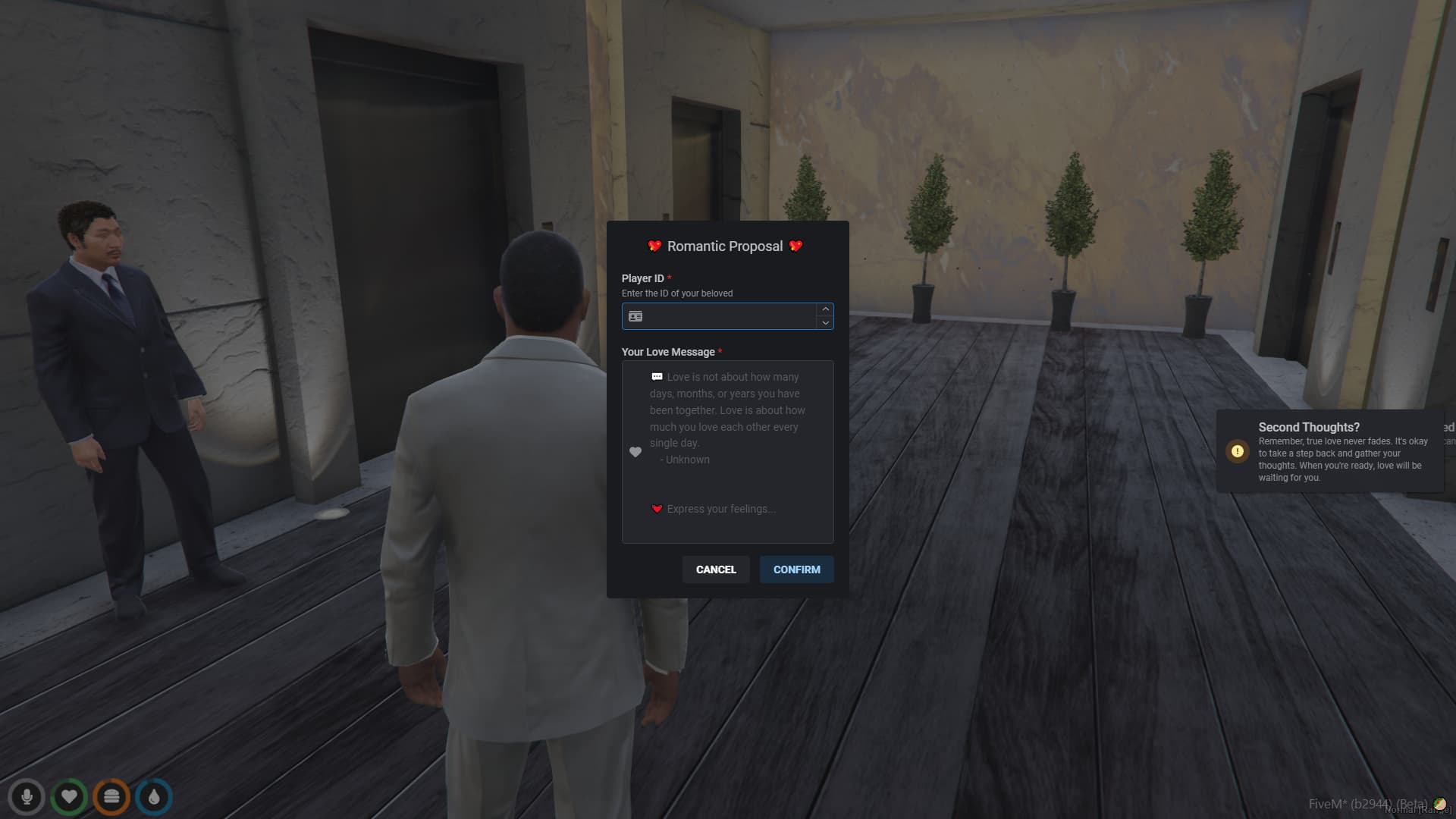Image resolution: width=1456 pixels, height=819 pixels.
Task: Click the broken heart emoji right of the title
Action: (795, 246)
